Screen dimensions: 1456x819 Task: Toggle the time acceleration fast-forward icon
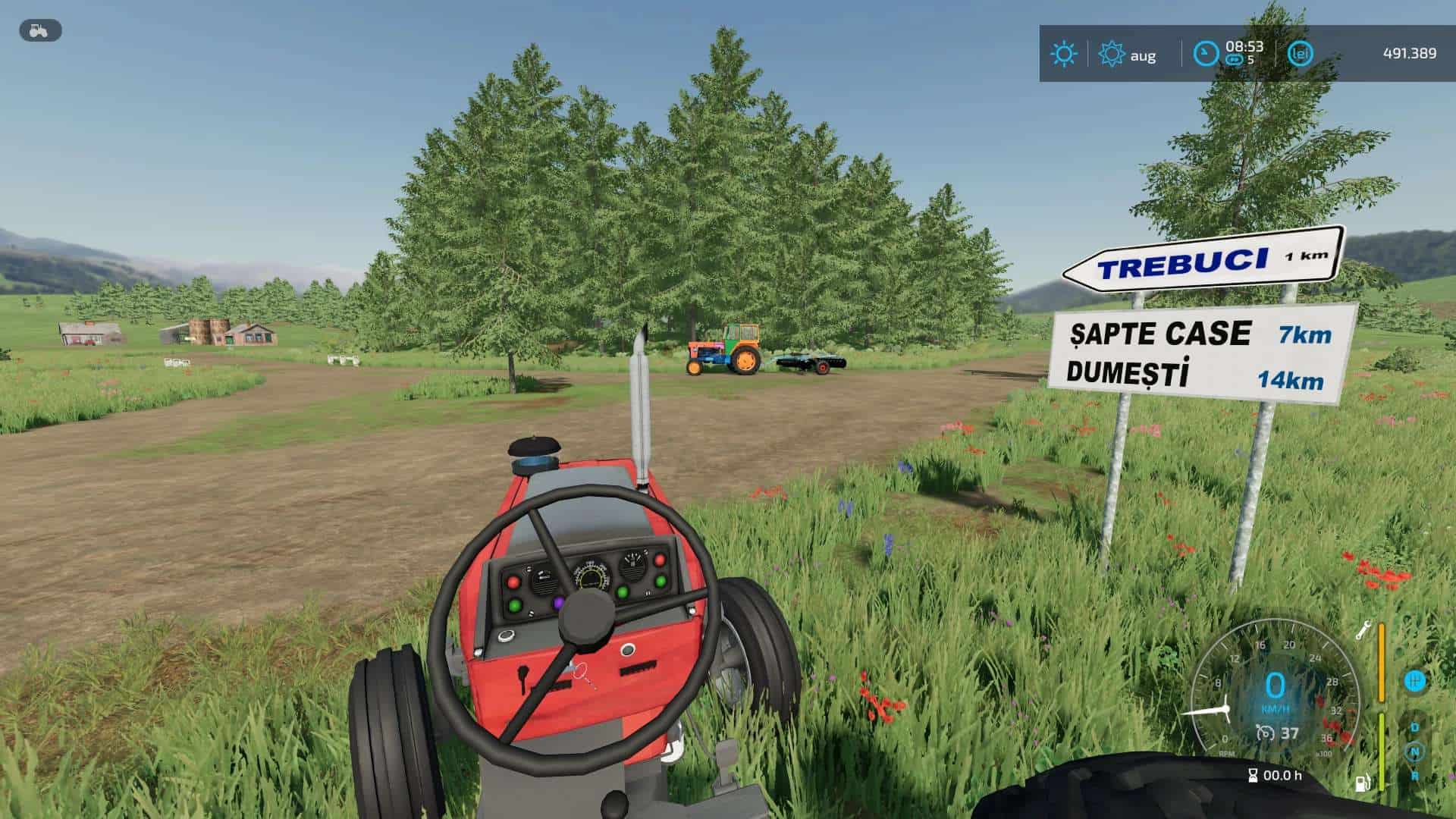(1234, 60)
